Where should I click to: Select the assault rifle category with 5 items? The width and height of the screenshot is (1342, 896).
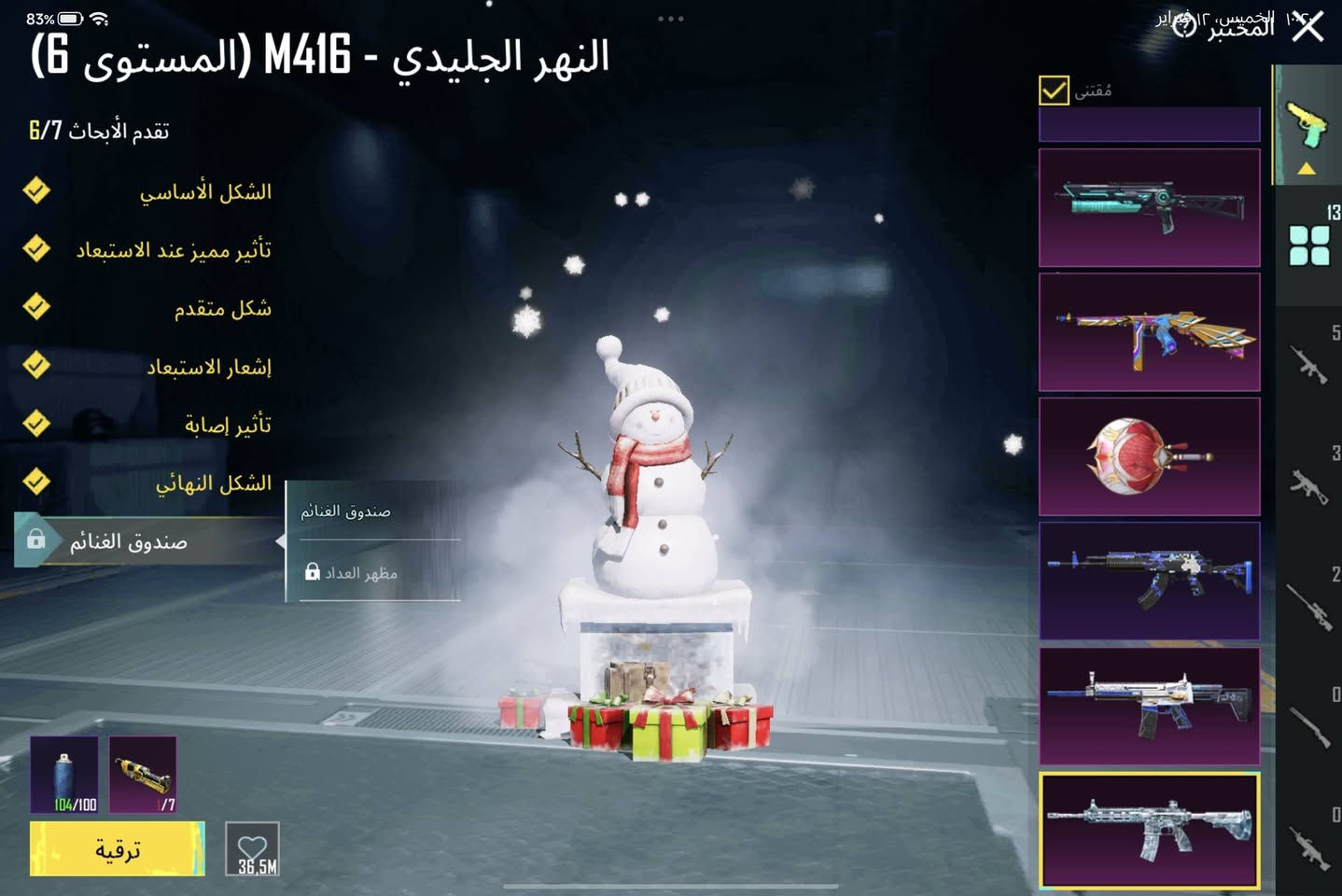(1310, 364)
